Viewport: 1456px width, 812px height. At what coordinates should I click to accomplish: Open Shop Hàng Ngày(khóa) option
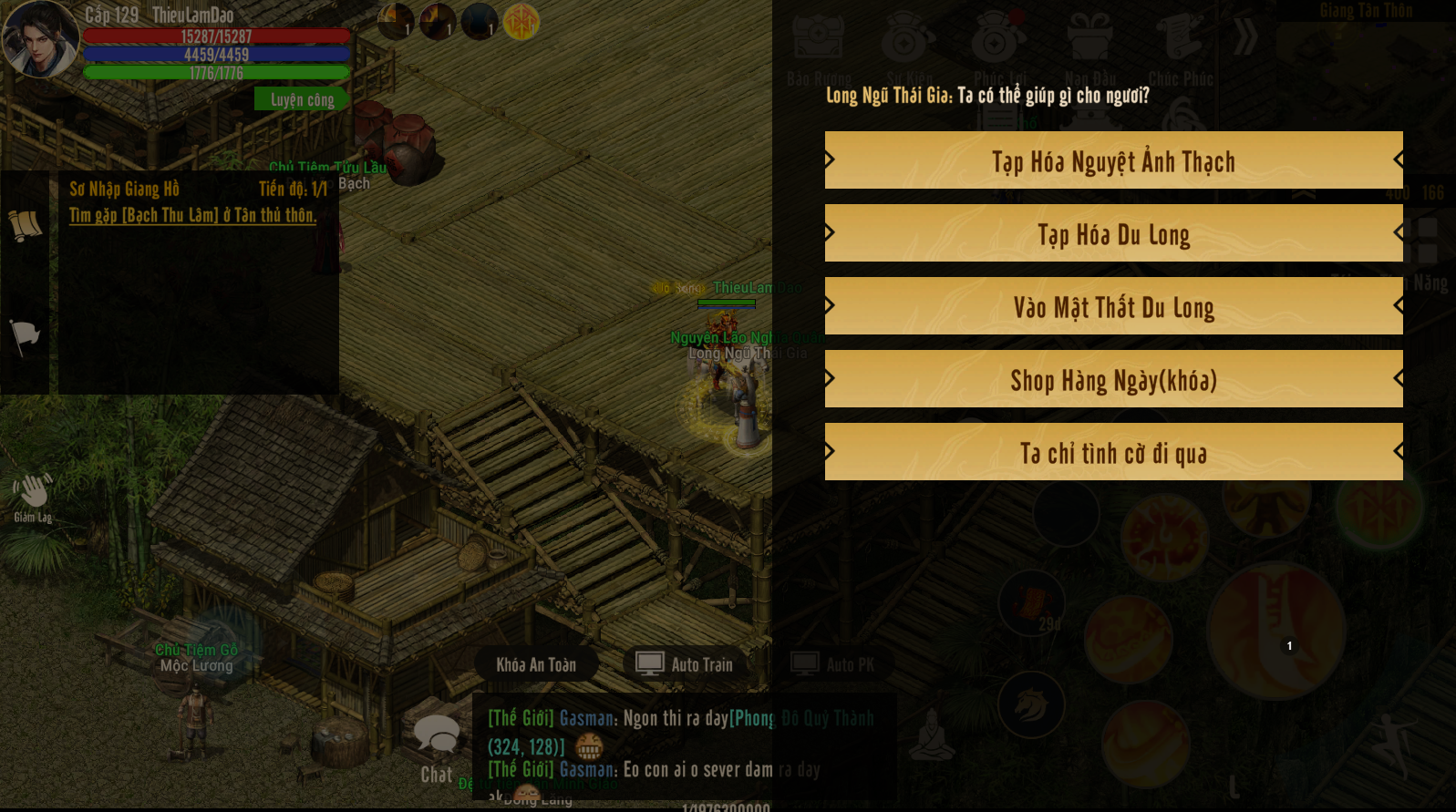(x=1113, y=379)
